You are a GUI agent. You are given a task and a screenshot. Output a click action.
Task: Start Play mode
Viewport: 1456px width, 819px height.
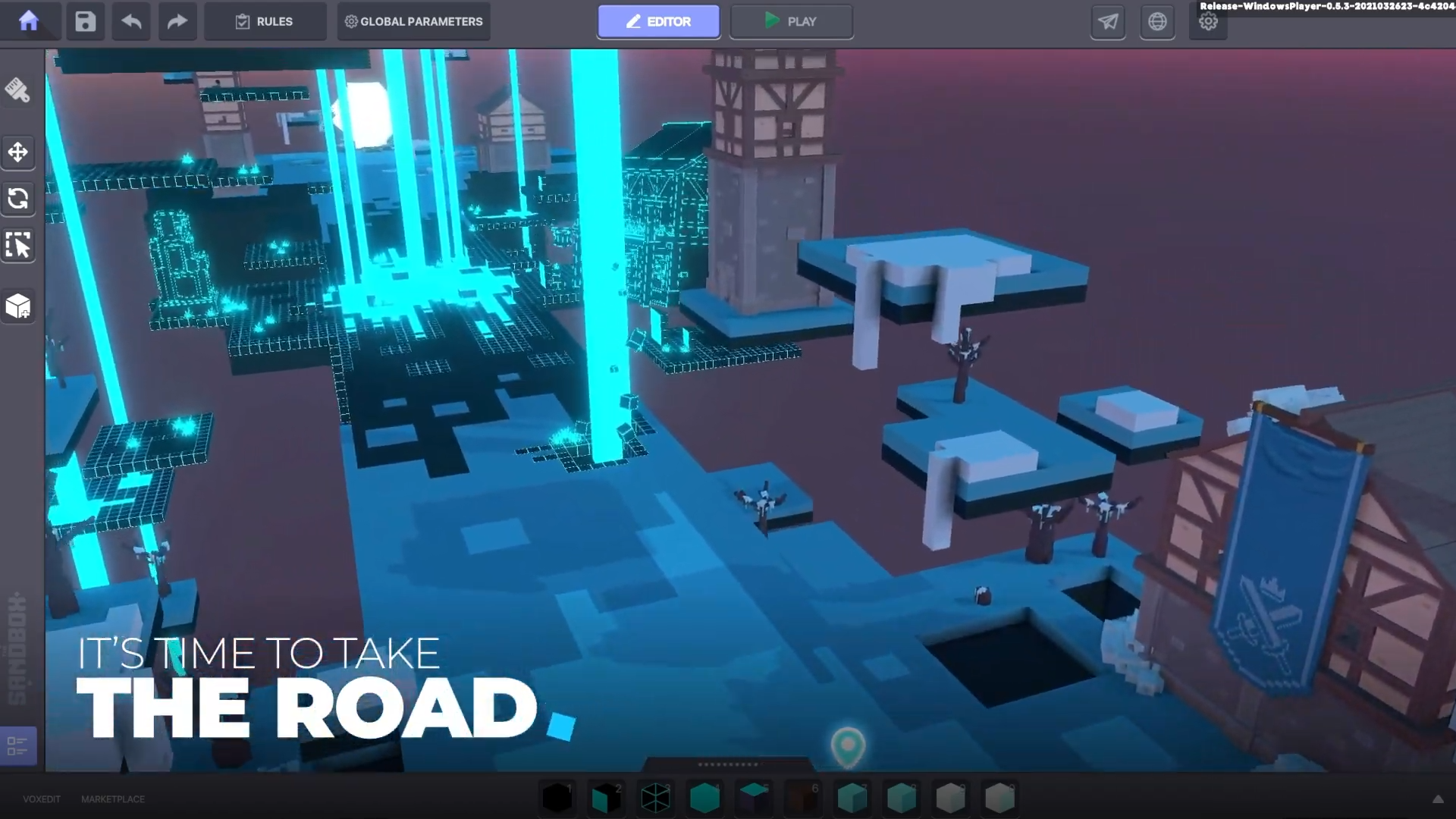click(791, 21)
